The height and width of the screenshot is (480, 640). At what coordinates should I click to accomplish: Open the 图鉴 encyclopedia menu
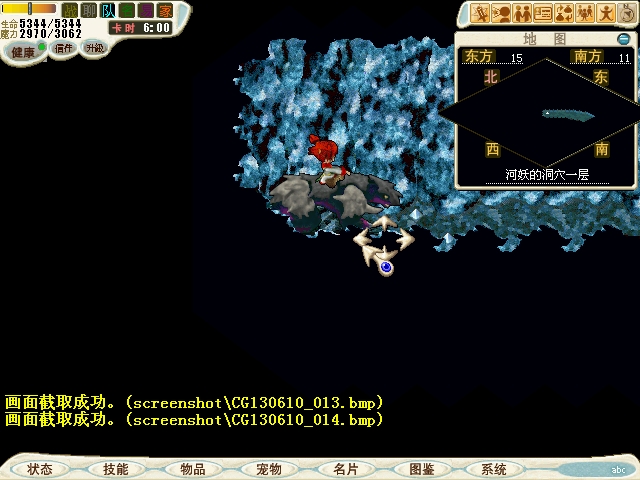pos(421,468)
